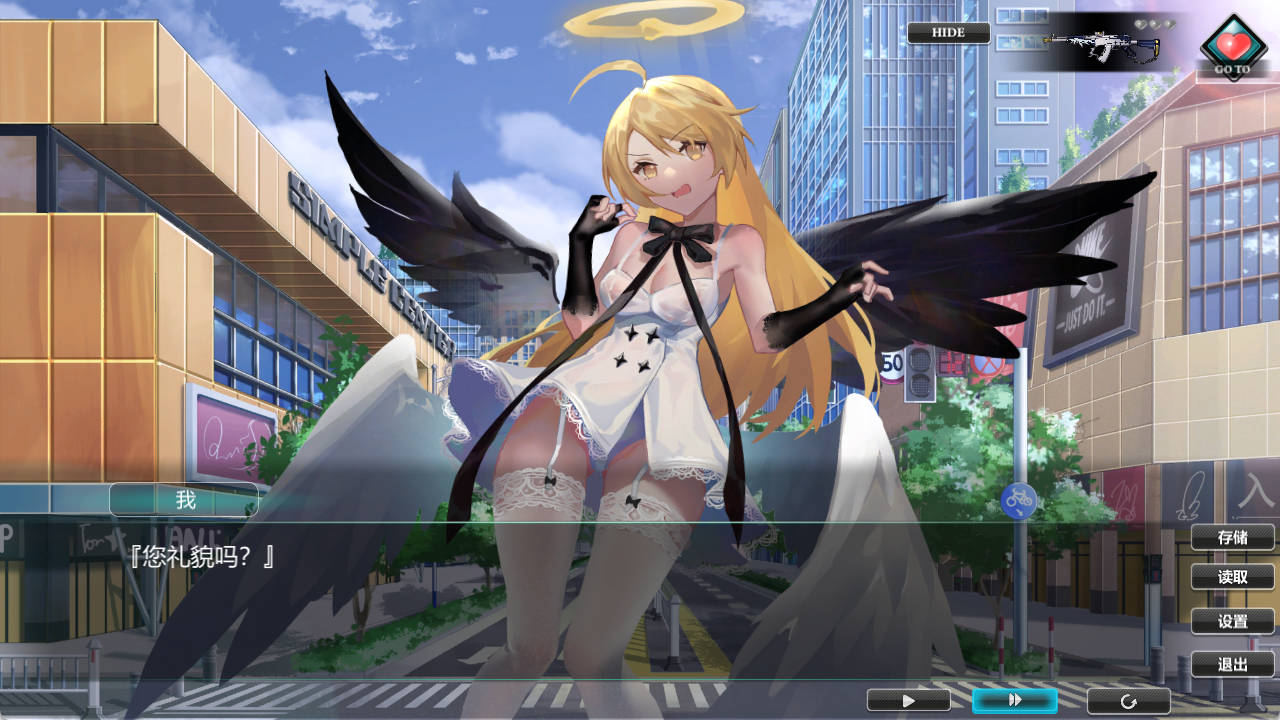Click the skip button between play and replay
This screenshot has width=1280, height=720.
tap(1016, 700)
